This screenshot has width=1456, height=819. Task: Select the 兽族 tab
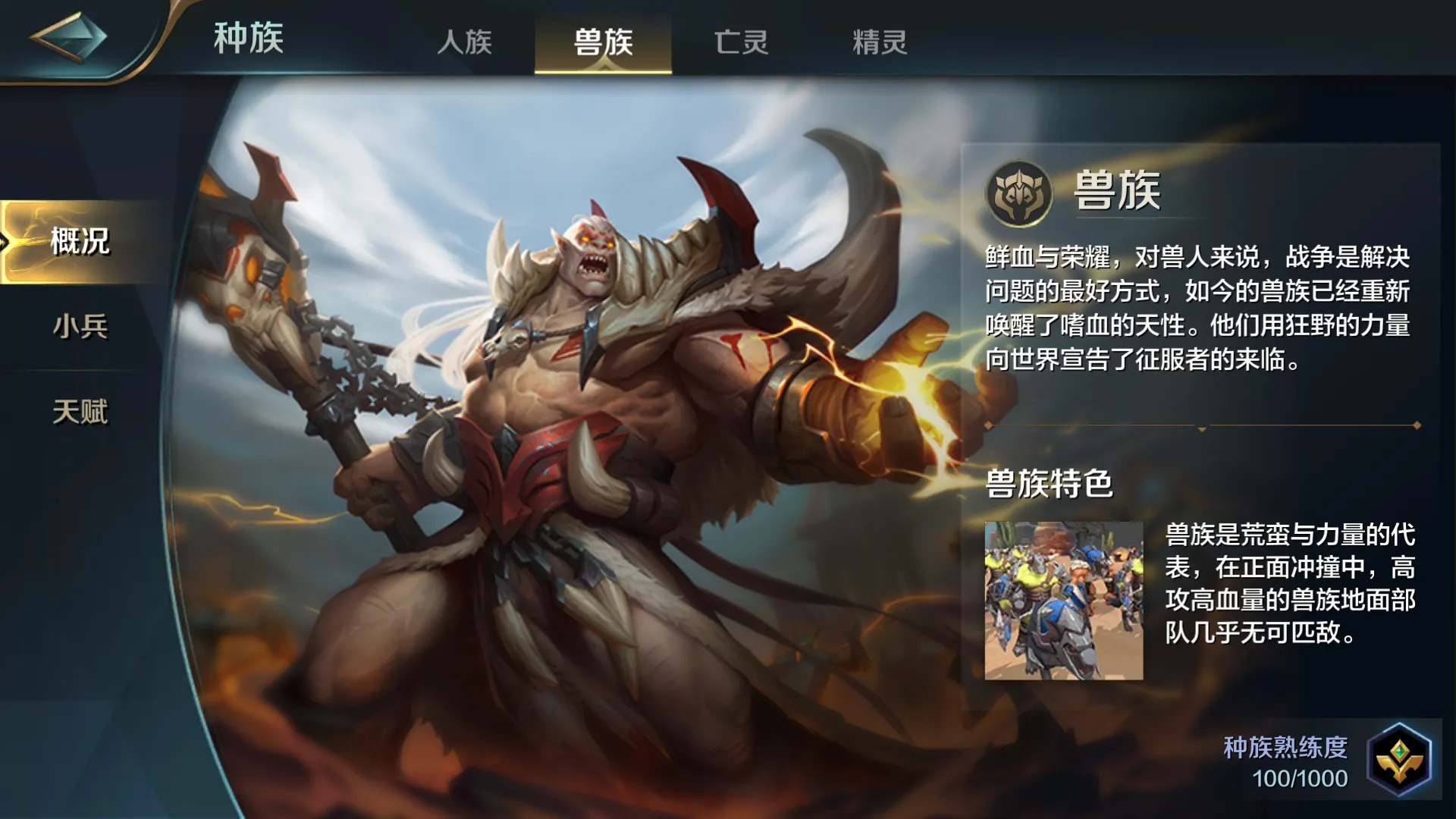tap(604, 43)
